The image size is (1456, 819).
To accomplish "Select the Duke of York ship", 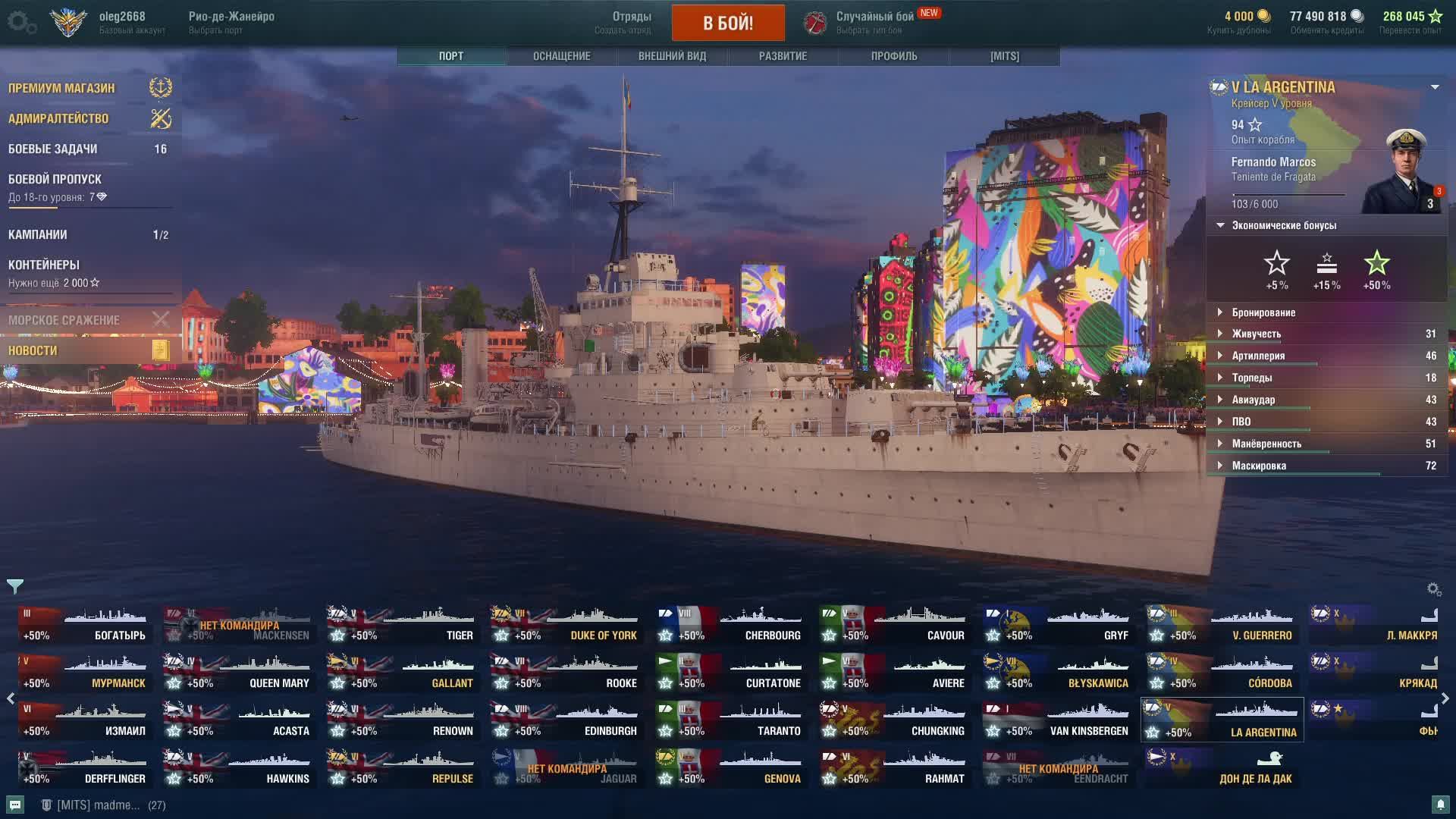I will tap(566, 625).
